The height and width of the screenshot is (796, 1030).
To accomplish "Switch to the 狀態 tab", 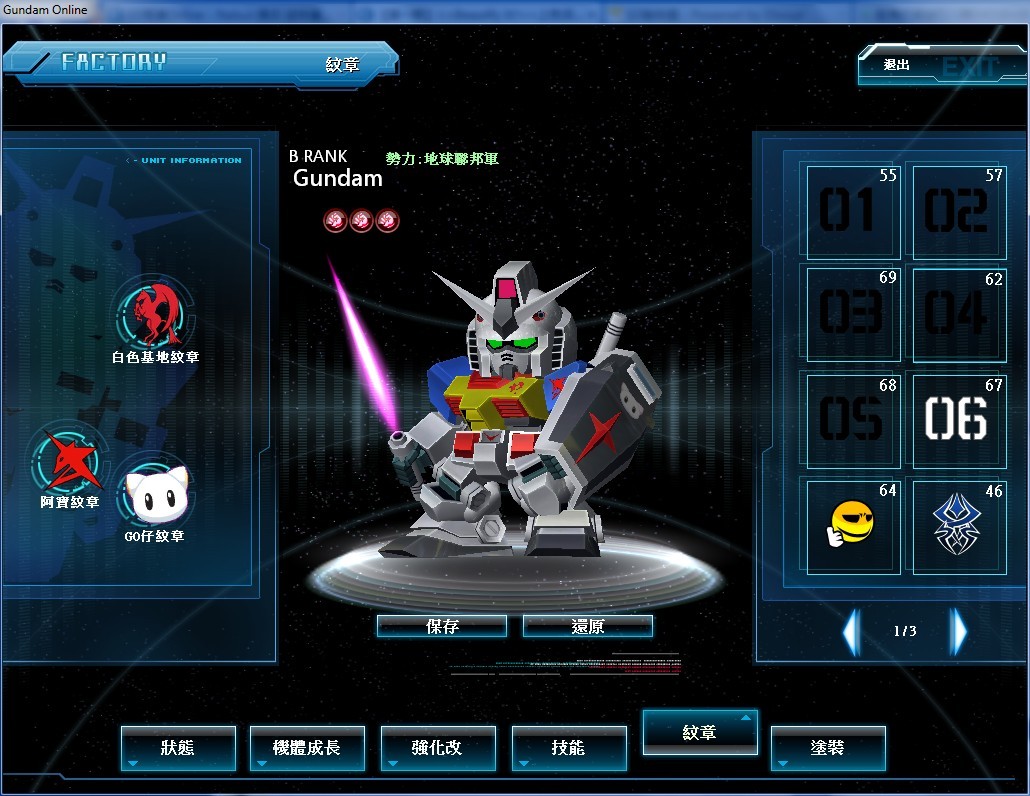I will [x=178, y=748].
